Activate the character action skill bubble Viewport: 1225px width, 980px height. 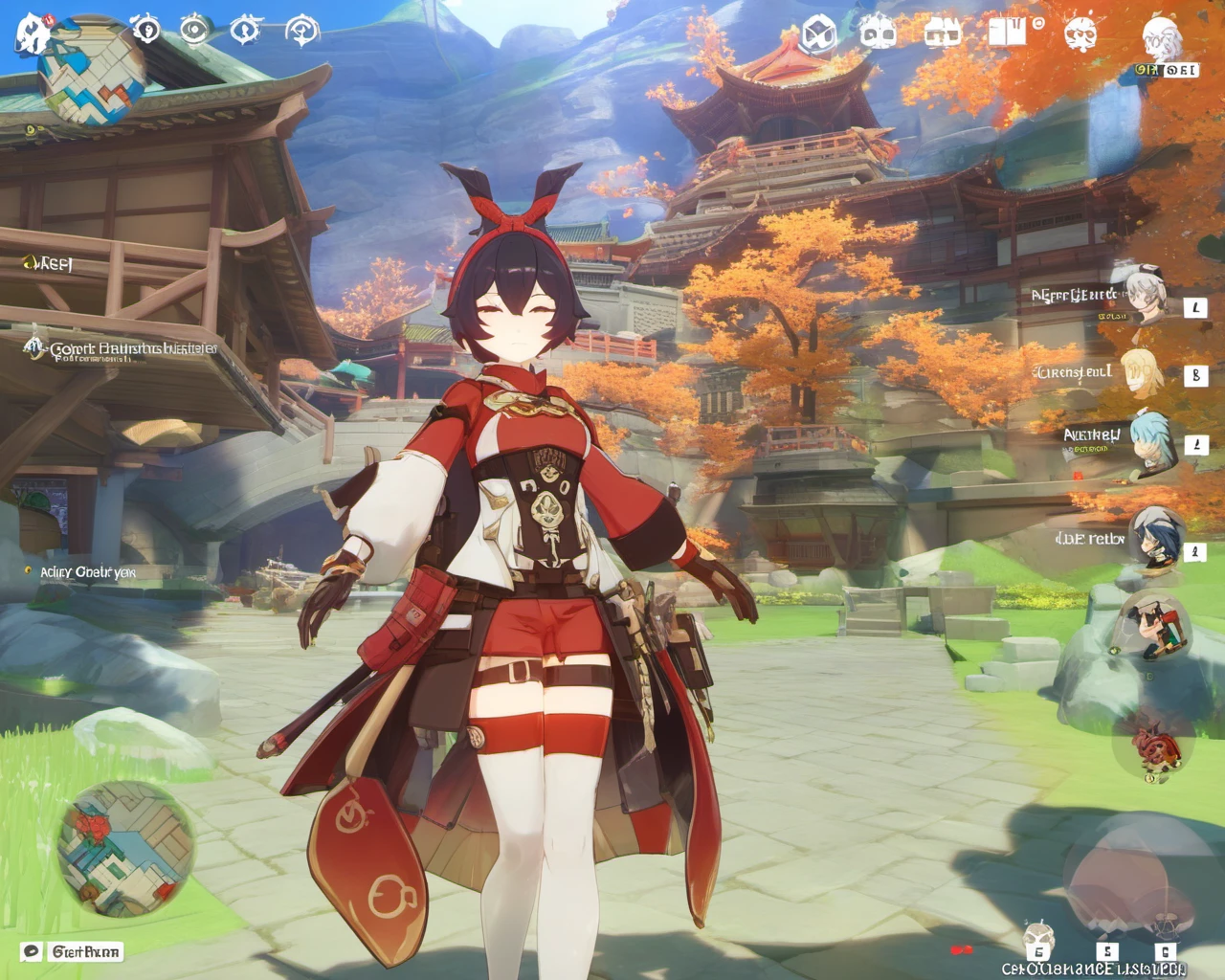(1157, 626)
